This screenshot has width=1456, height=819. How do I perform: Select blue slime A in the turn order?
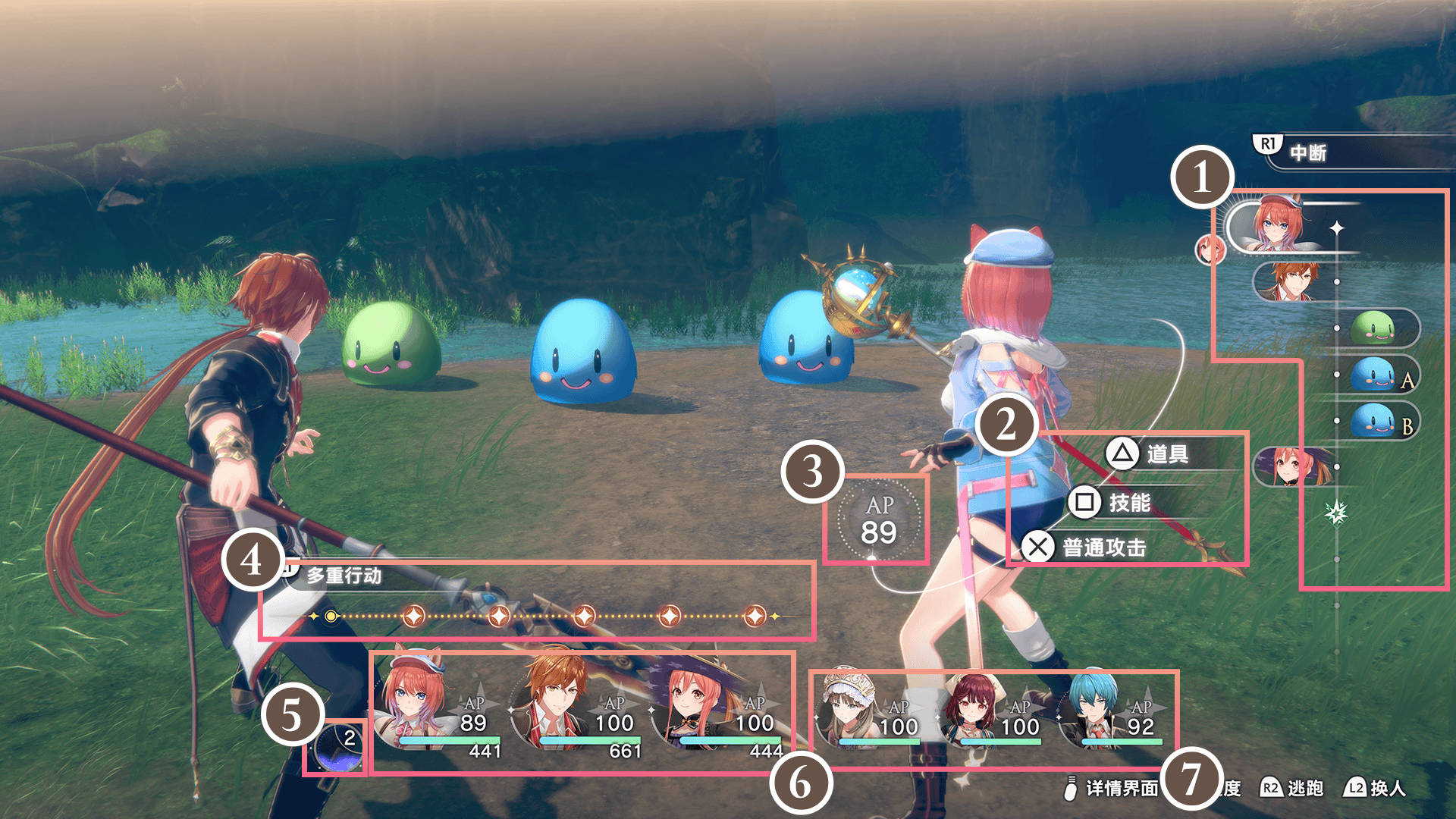[1373, 375]
